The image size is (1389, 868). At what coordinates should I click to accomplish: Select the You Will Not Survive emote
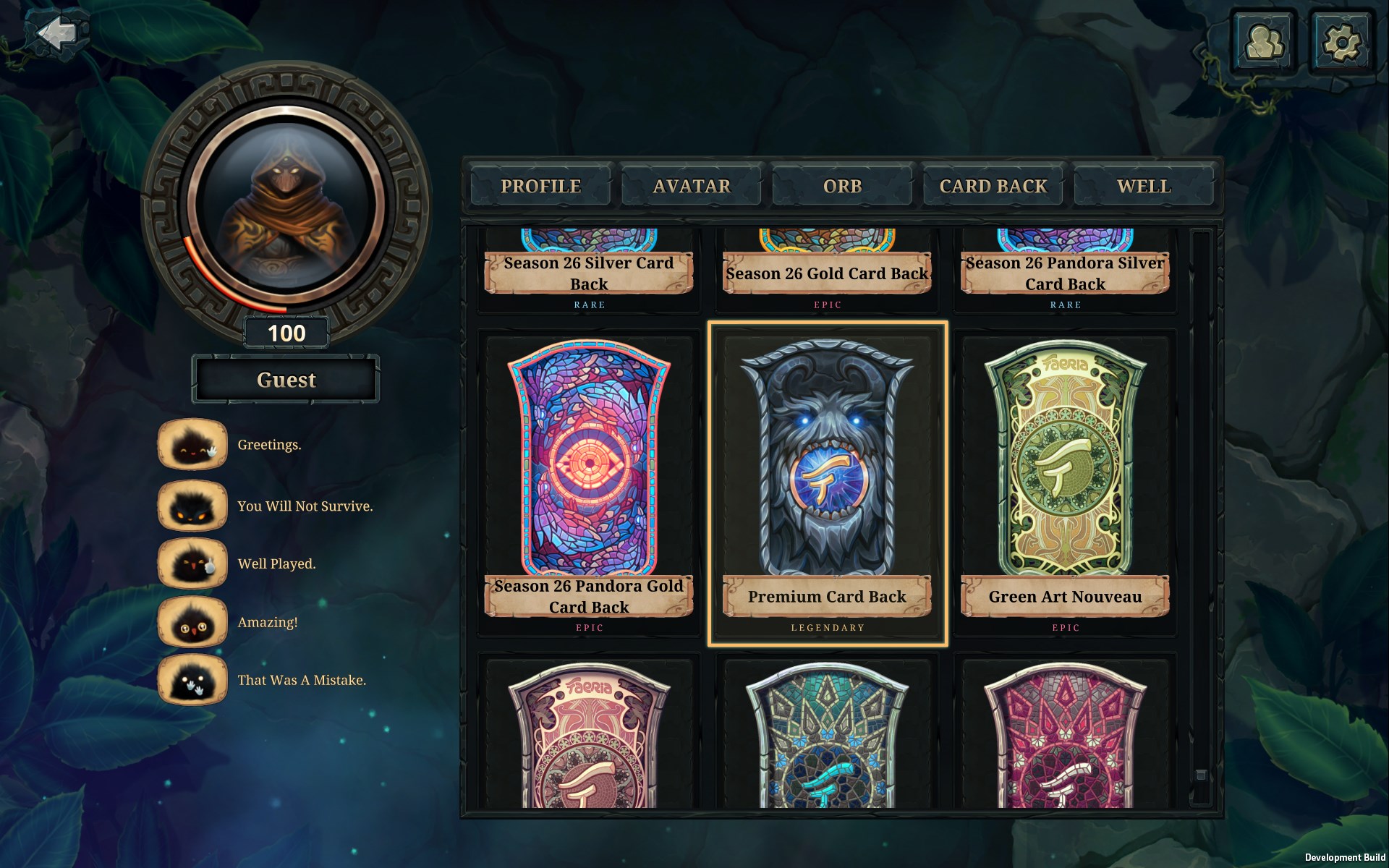point(191,505)
